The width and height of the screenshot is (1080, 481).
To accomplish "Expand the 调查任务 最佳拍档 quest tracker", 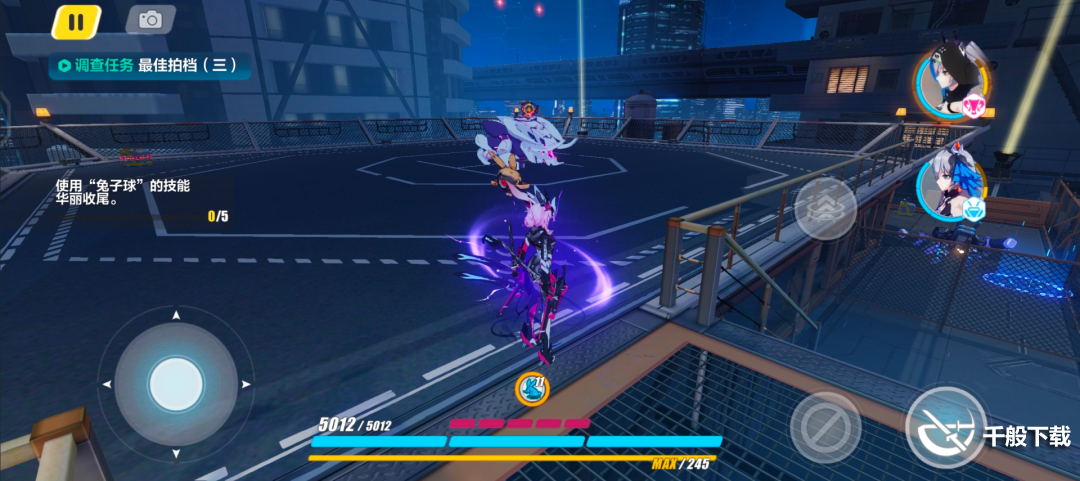I will pos(148,66).
